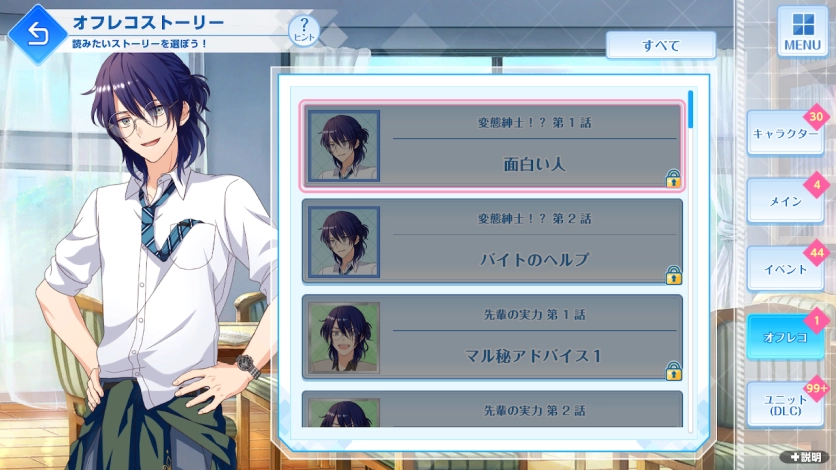The width and height of the screenshot is (836, 470).
Task: Switch to the キャラクター tab
Action: point(784,134)
